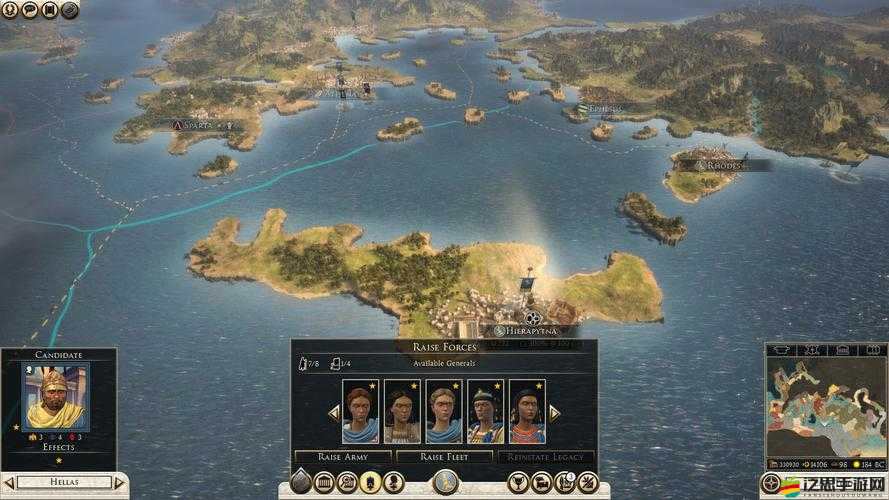889x500 pixels.
Task: Open the candidate general's portrait
Action: [x=55, y=397]
